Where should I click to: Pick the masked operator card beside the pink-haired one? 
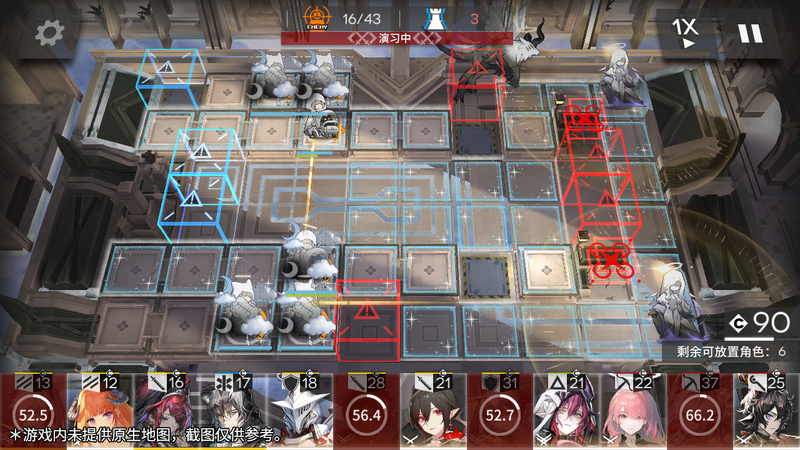point(566,411)
